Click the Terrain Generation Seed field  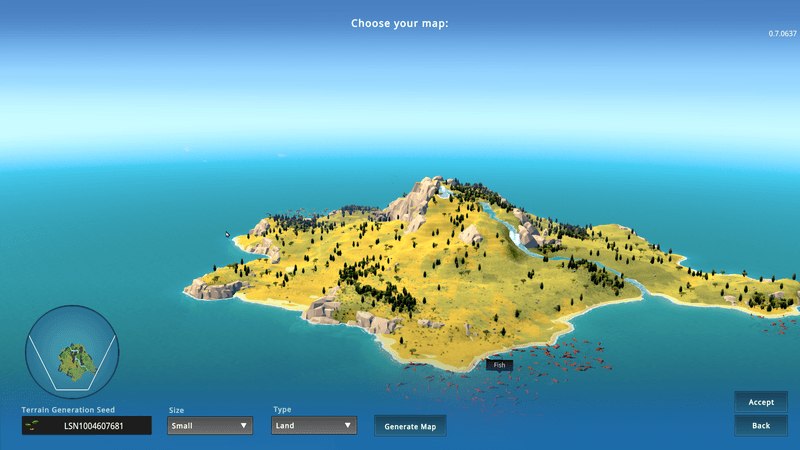point(87,426)
